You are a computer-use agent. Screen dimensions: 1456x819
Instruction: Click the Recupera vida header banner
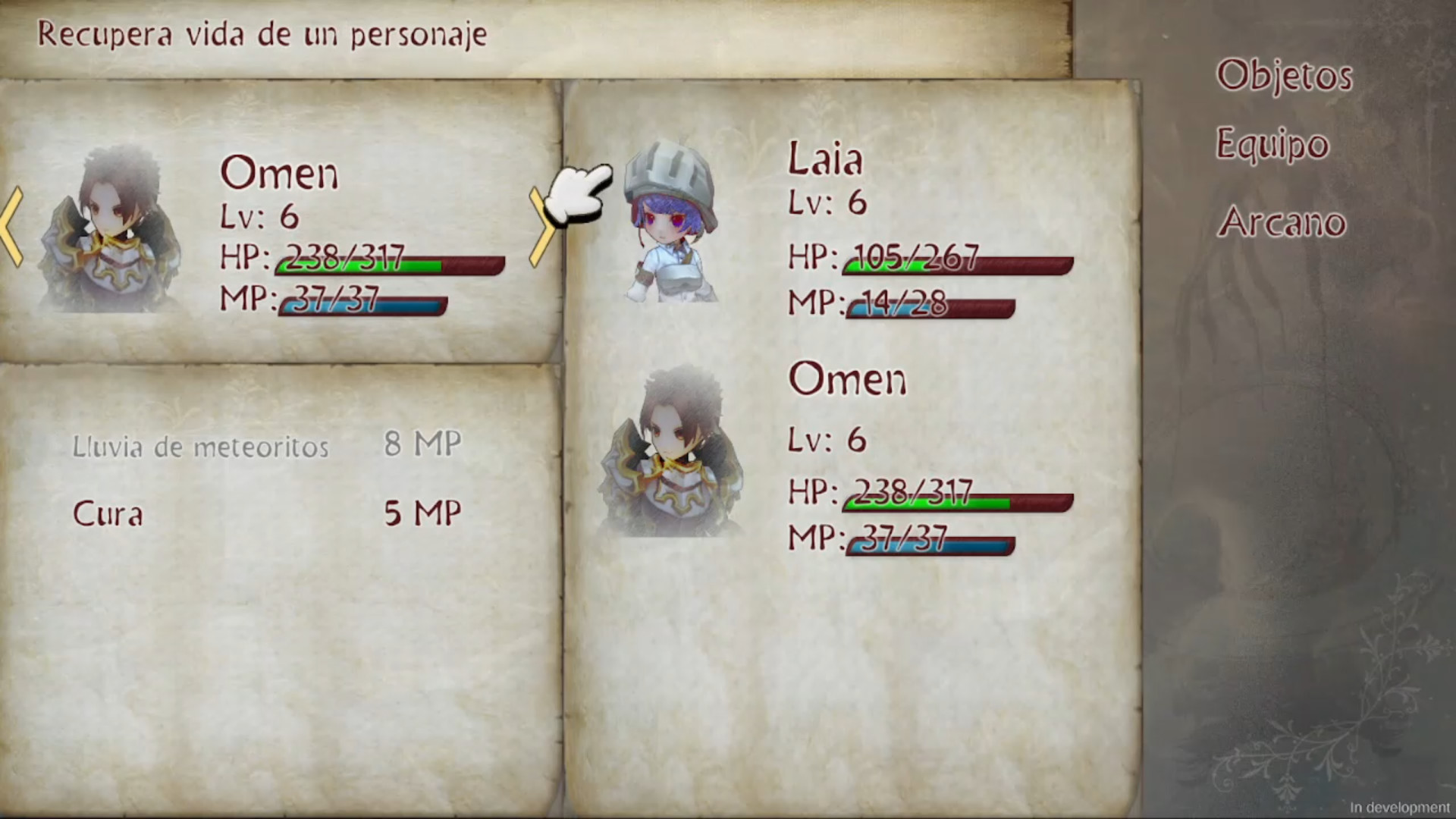pos(262,33)
